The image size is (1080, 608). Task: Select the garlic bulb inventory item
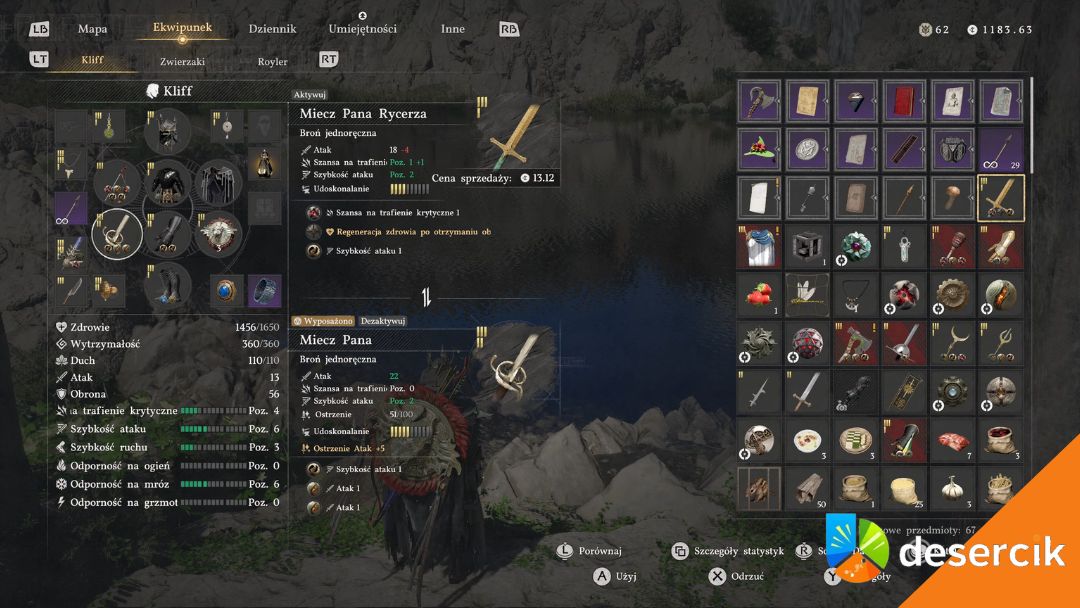click(x=952, y=488)
